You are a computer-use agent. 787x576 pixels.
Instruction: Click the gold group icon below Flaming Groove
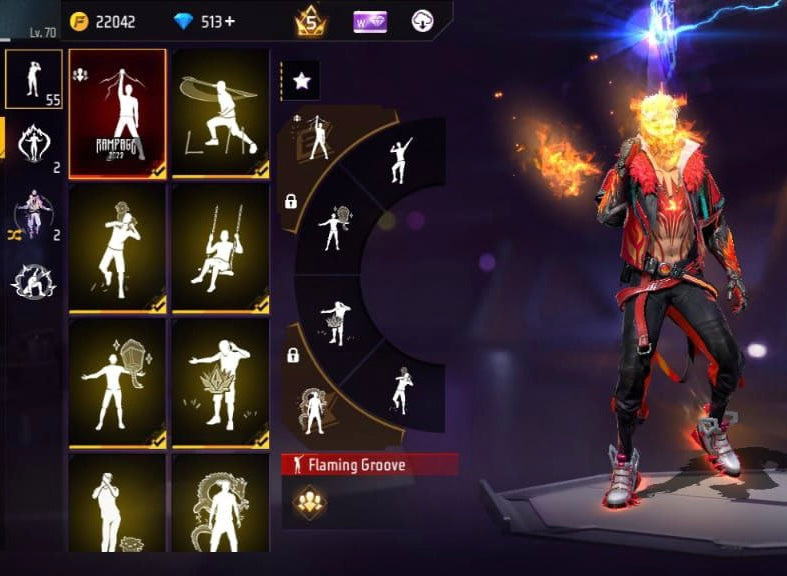tap(309, 502)
